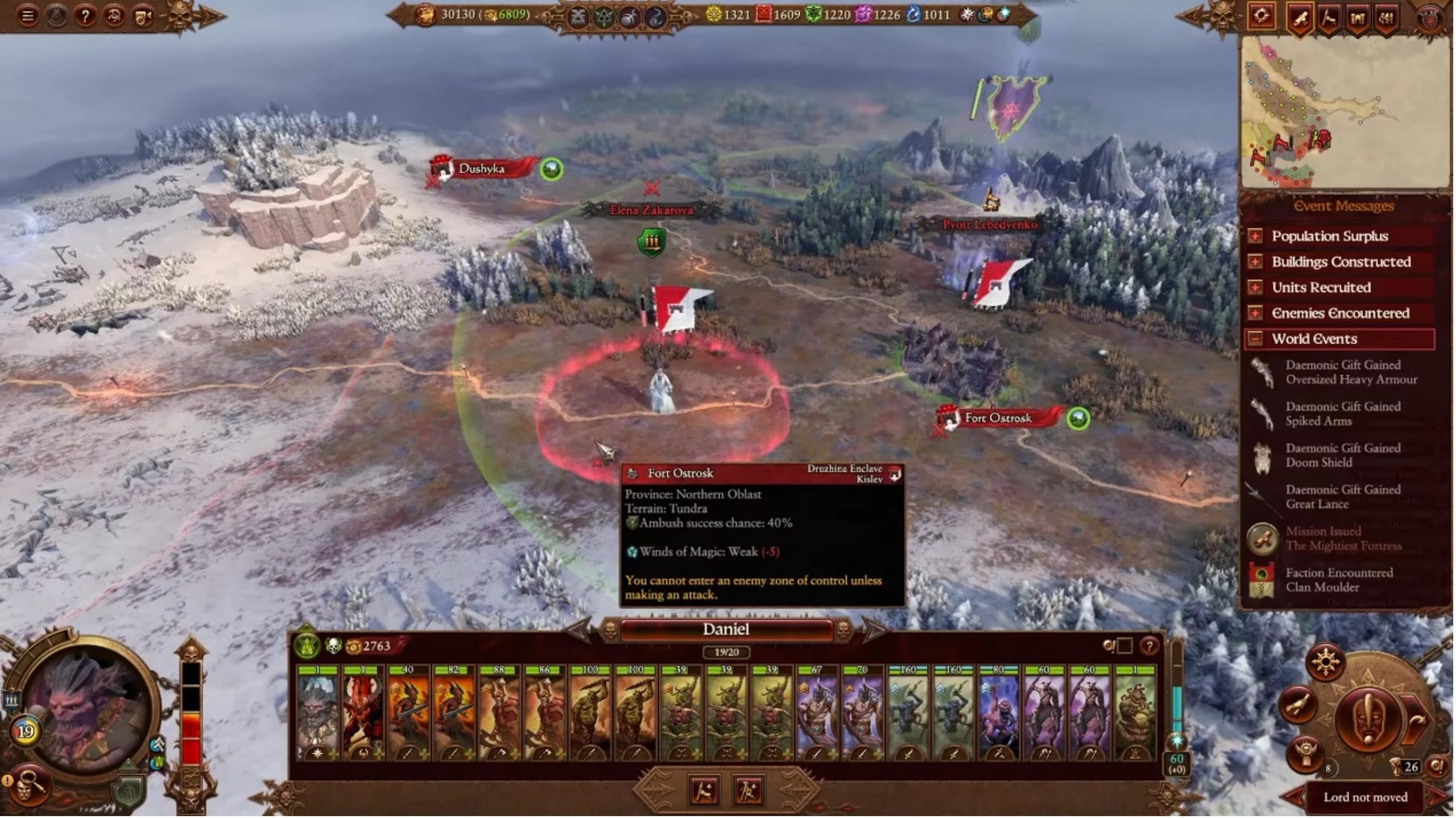Viewport: 1456px width, 818px height.
Task: Select the next army with right arrow
Action: pyautogui.click(x=874, y=630)
